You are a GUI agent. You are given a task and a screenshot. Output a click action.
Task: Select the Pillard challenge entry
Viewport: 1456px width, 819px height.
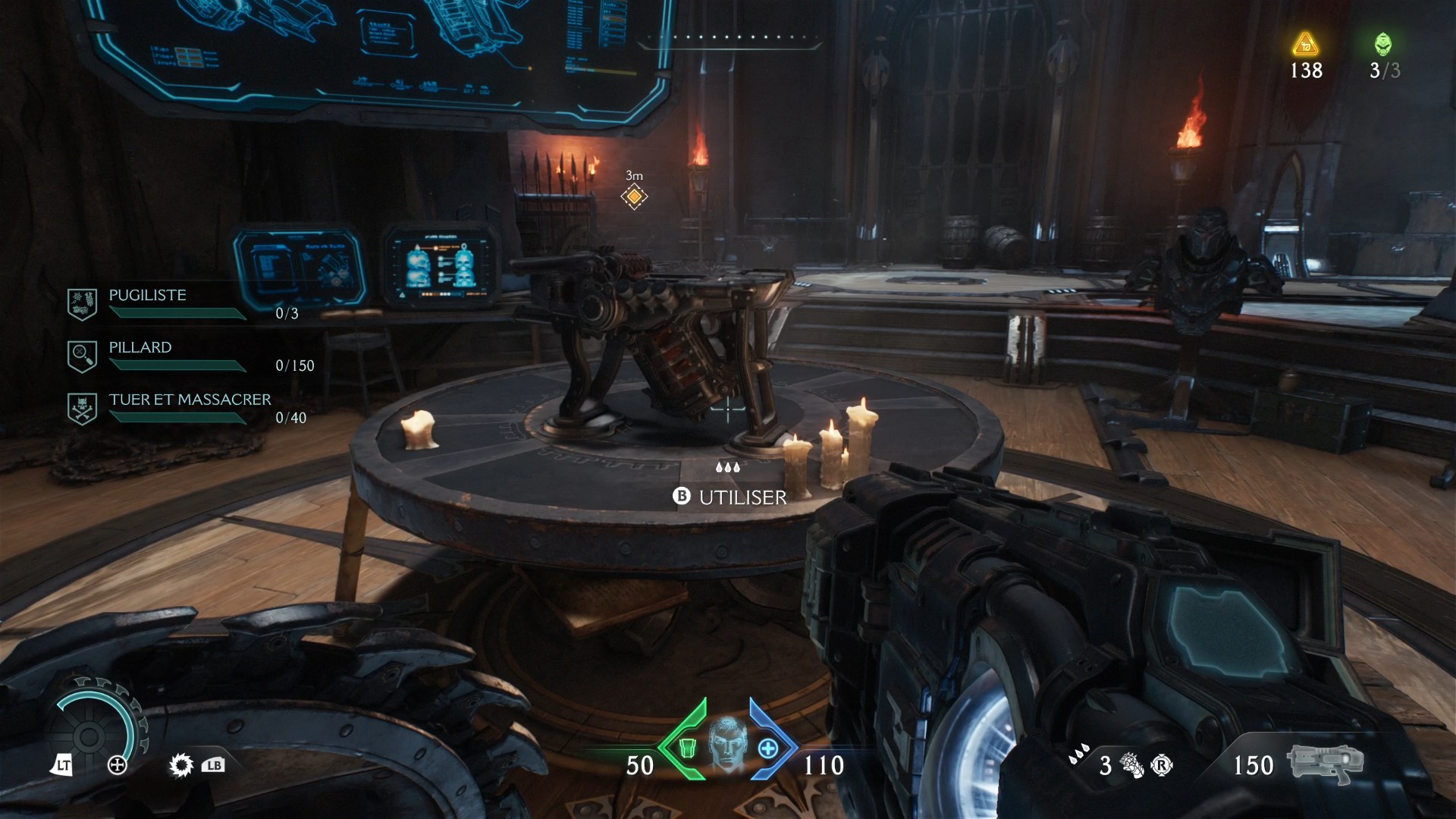point(140,348)
